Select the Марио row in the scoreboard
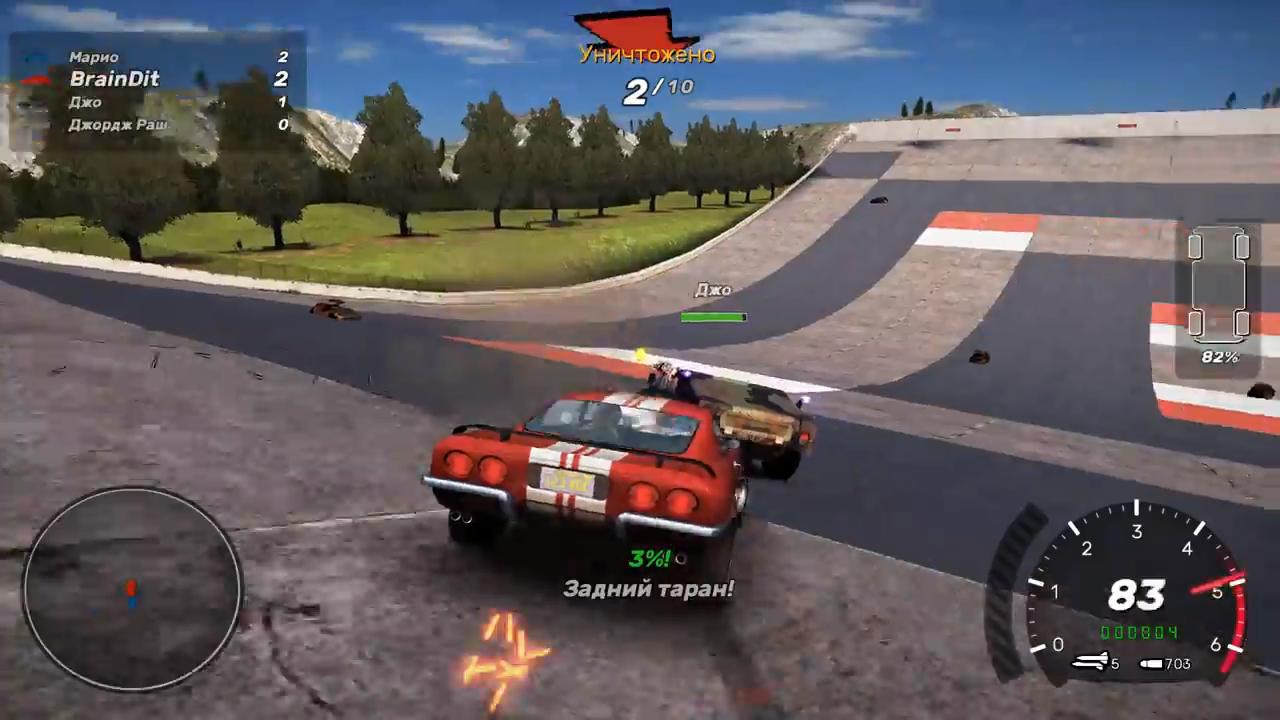The width and height of the screenshot is (1280, 720). pos(160,57)
